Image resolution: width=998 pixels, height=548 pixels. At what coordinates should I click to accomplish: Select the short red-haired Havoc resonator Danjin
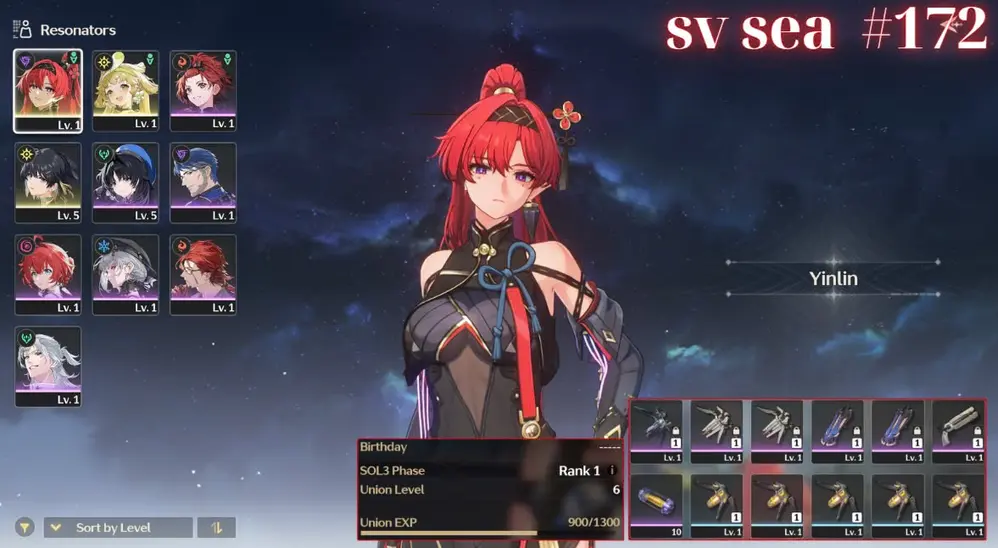tap(48, 273)
